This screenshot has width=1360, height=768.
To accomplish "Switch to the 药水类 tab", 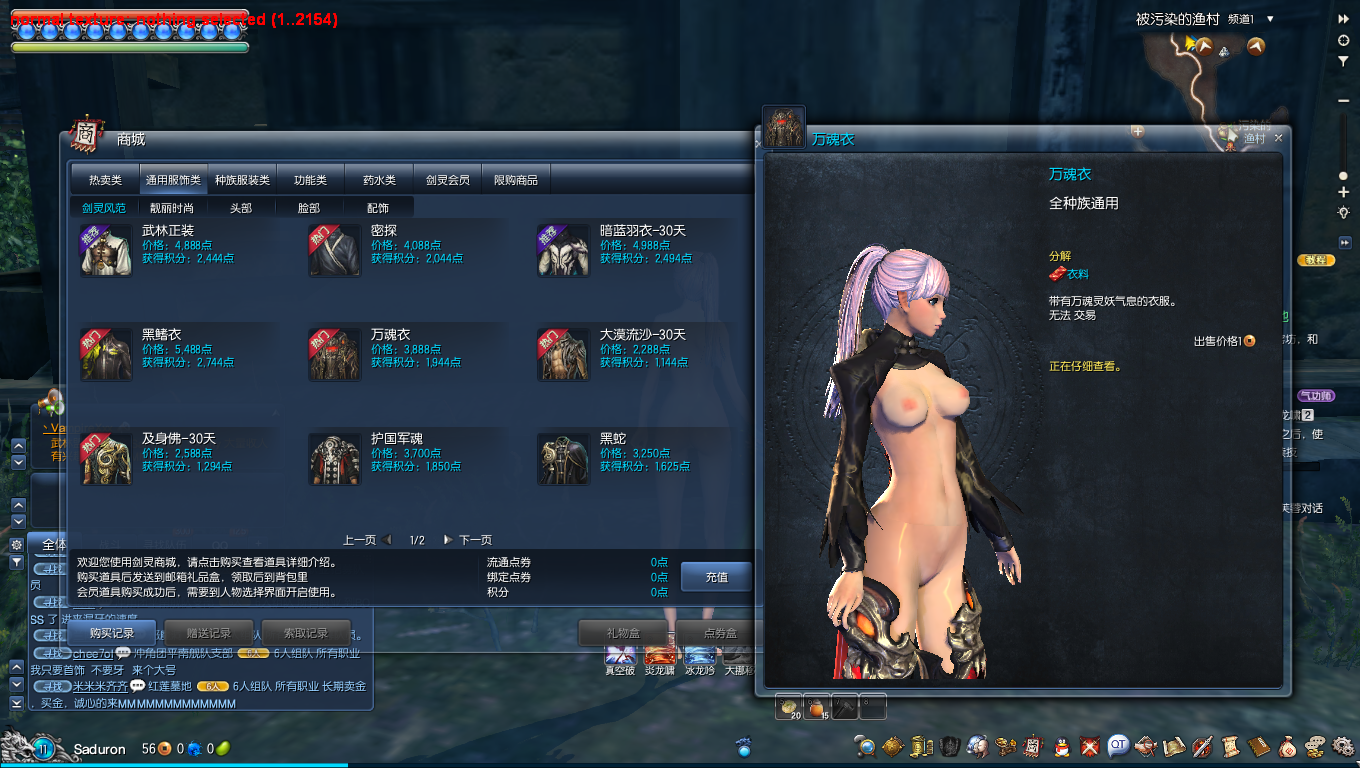I will pyautogui.click(x=379, y=180).
